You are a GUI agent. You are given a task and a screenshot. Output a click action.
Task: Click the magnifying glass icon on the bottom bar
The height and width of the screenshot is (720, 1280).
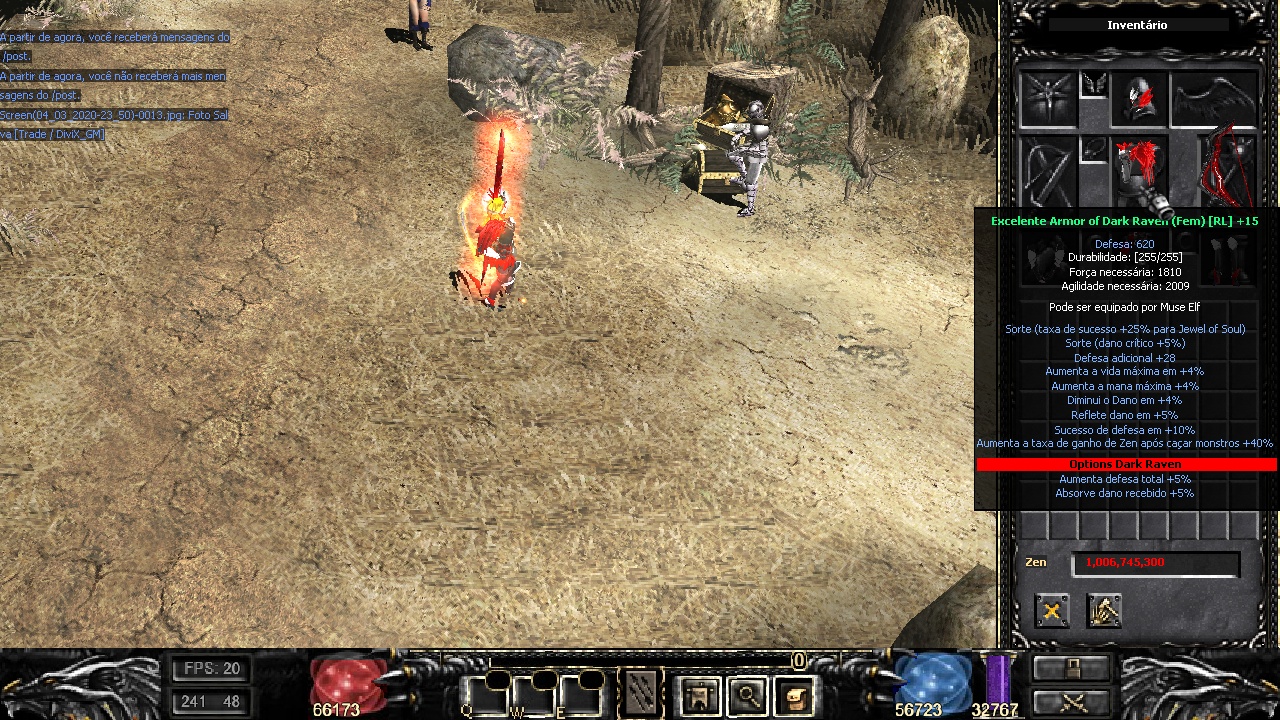click(x=747, y=695)
